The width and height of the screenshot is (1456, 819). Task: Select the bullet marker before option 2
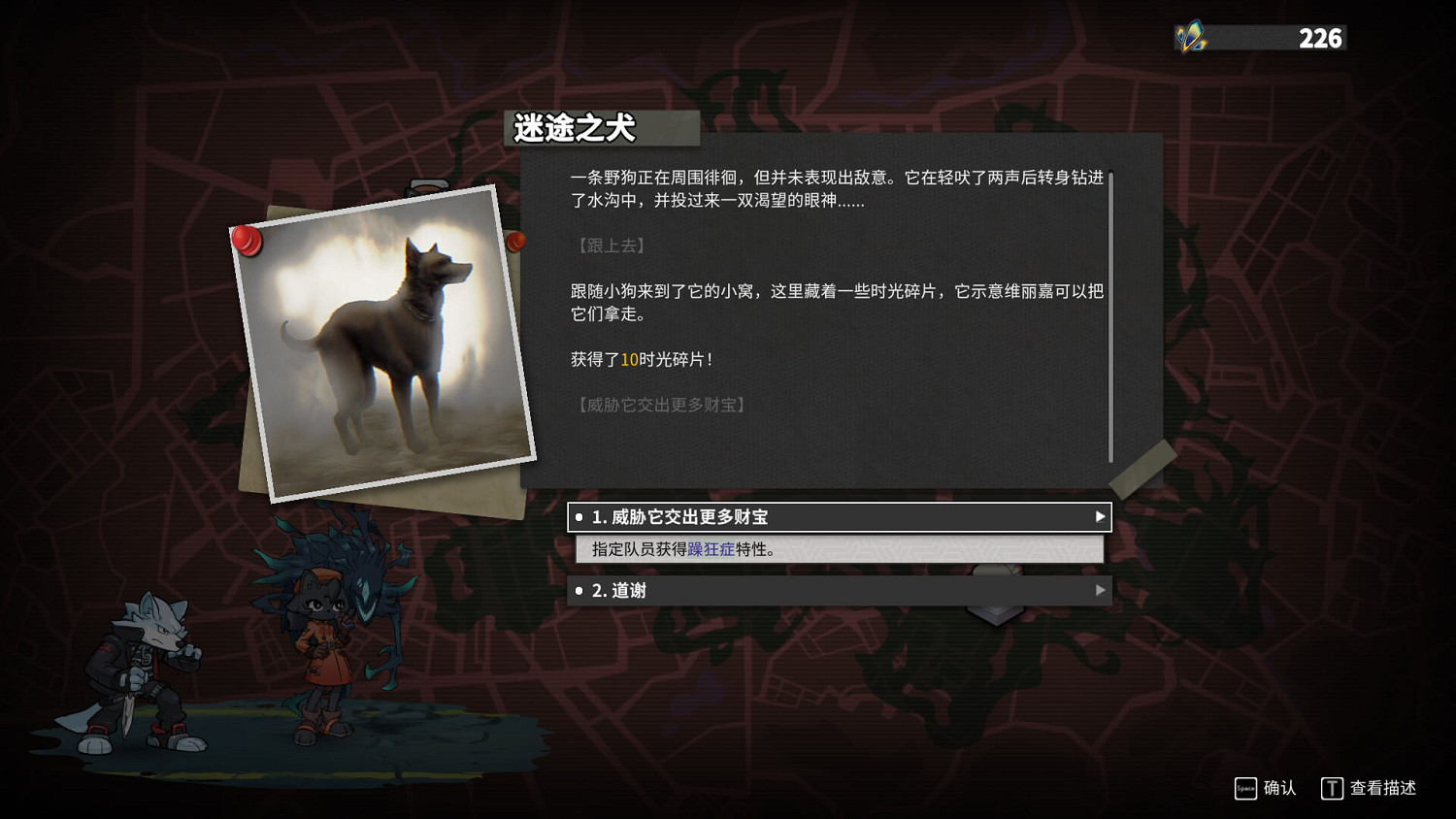[579, 590]
